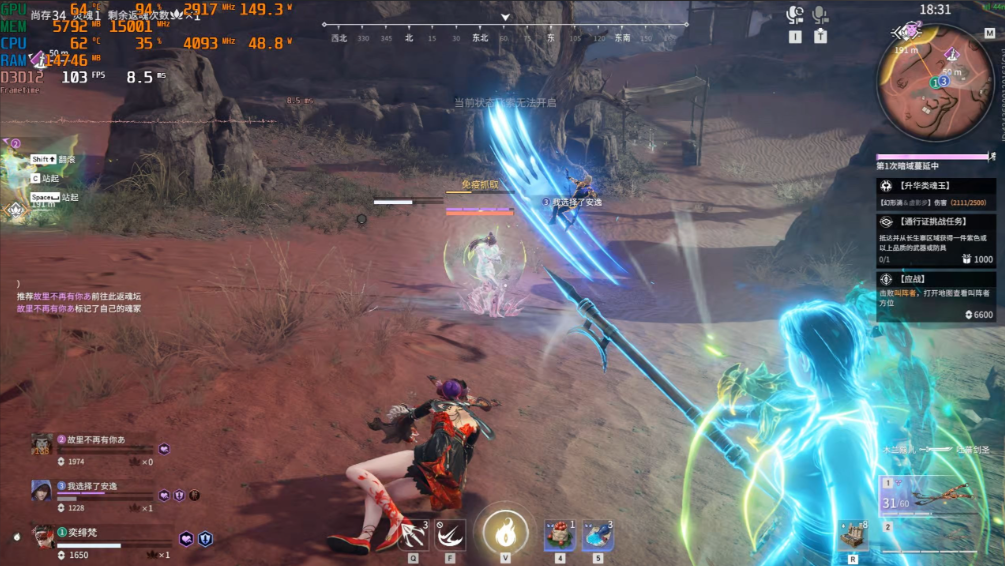Select teammate 故里不再有你あ portrait
The width and height of the screenshot is (1005, 566).
pyautogui.click(x=42, y=444)
